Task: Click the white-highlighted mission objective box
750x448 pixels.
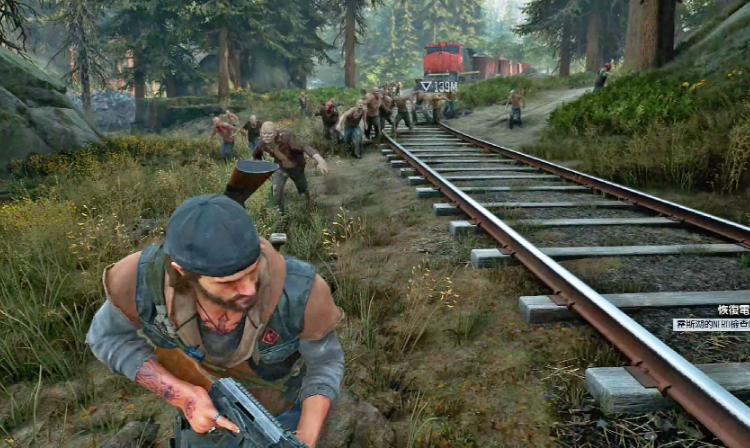Action: (x=711, y=324)
